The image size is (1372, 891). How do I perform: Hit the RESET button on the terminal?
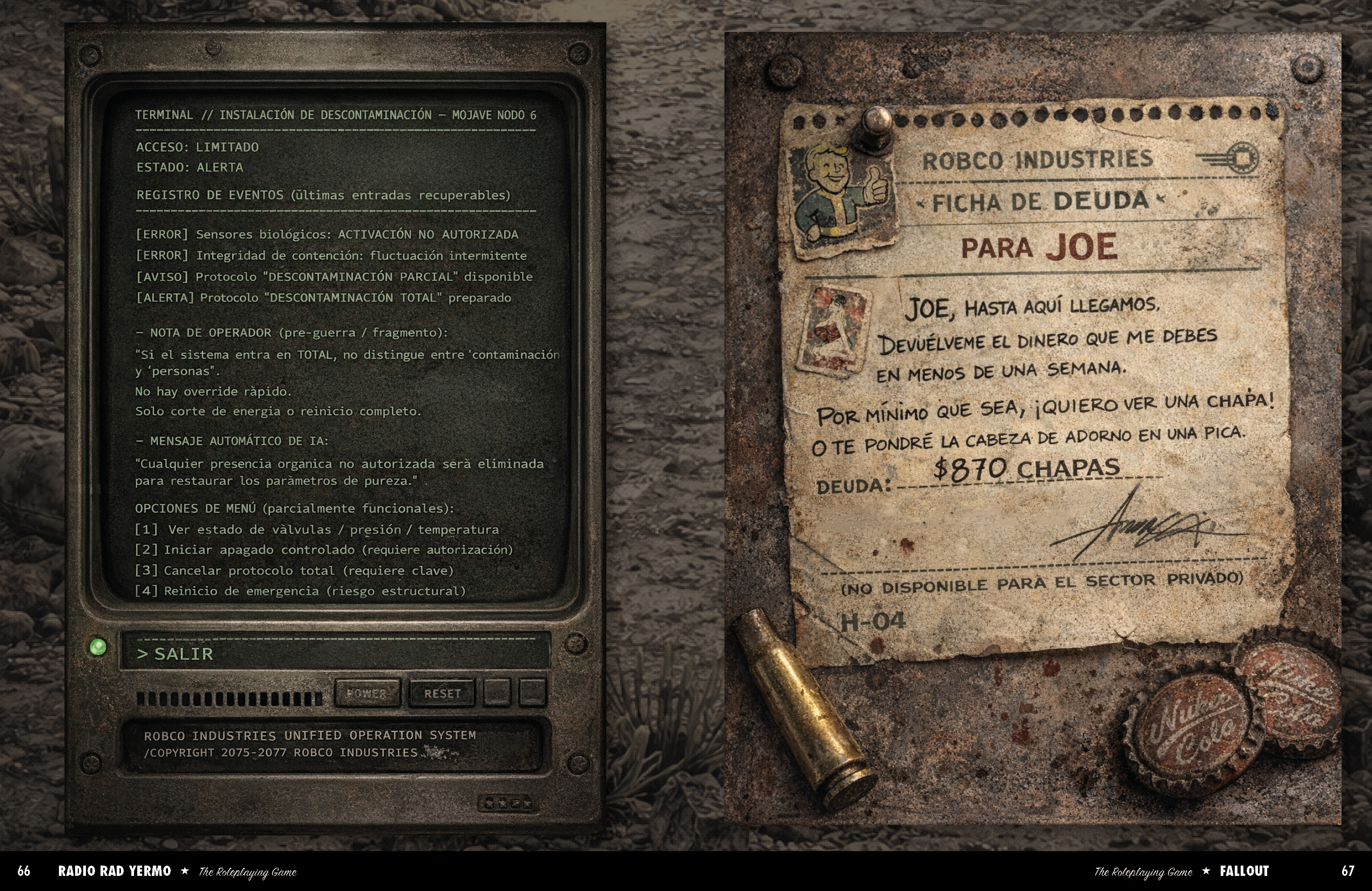click(x=442, y=693)
